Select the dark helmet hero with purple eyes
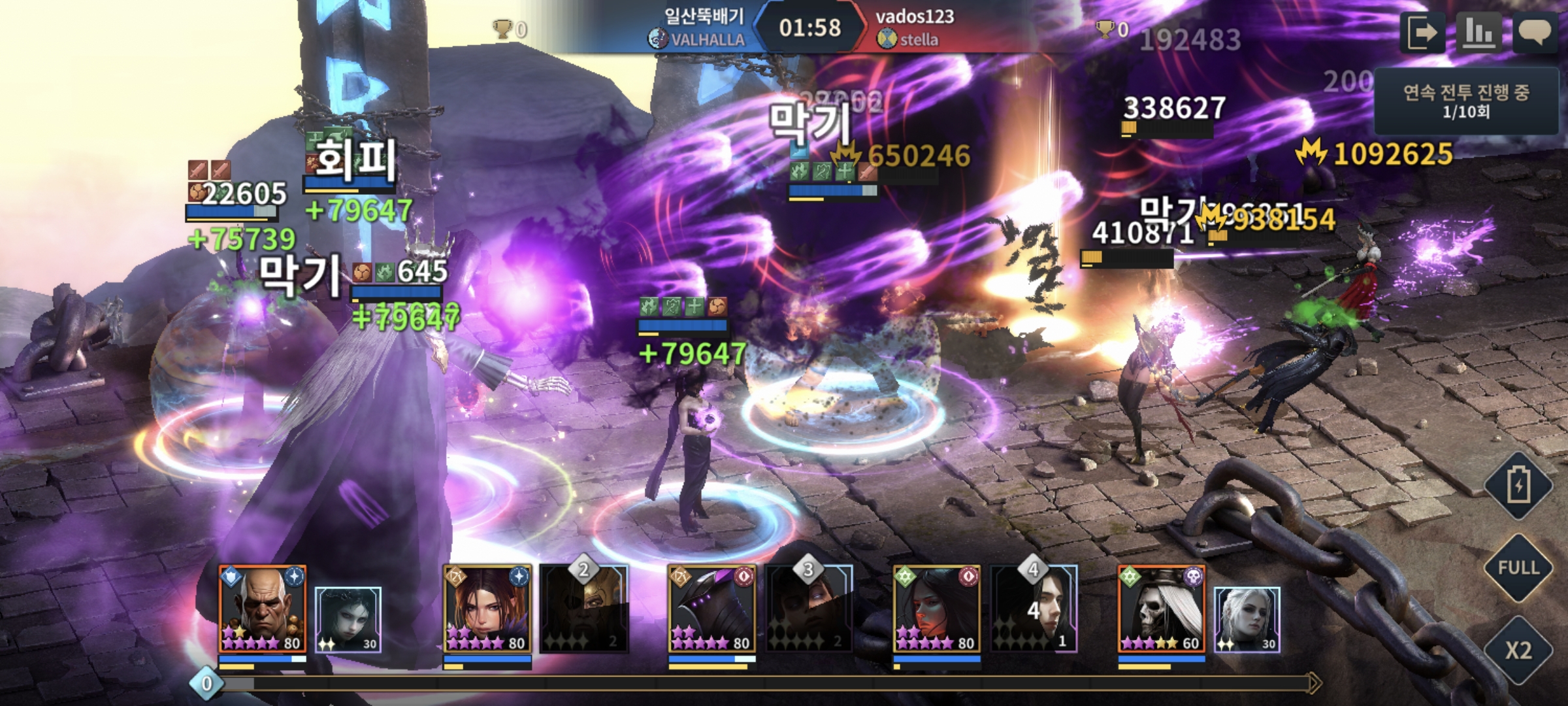The height and width of the screenshot is (706, 1568). point(712,609)
